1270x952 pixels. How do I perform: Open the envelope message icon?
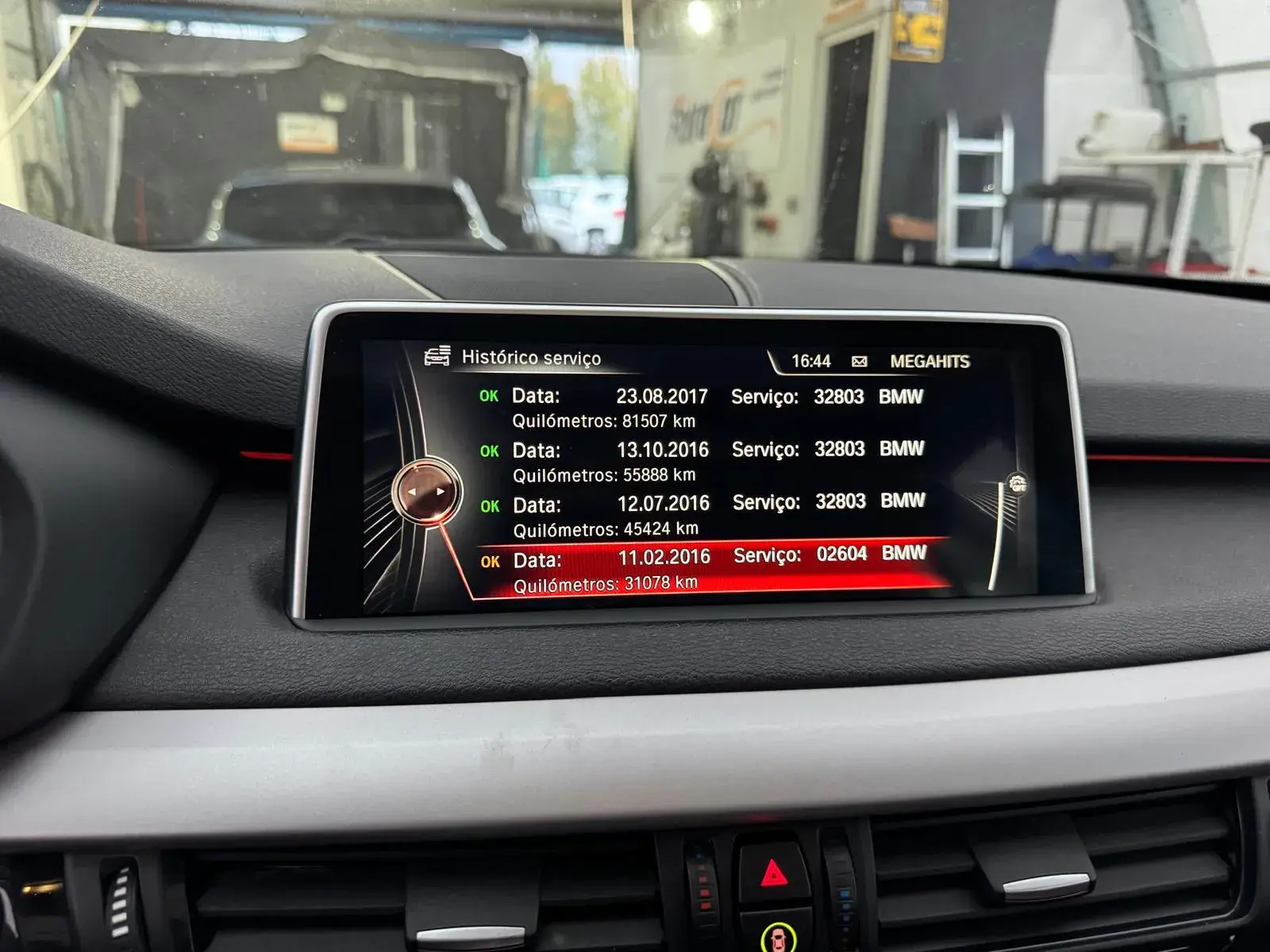(x=859, y=362)
